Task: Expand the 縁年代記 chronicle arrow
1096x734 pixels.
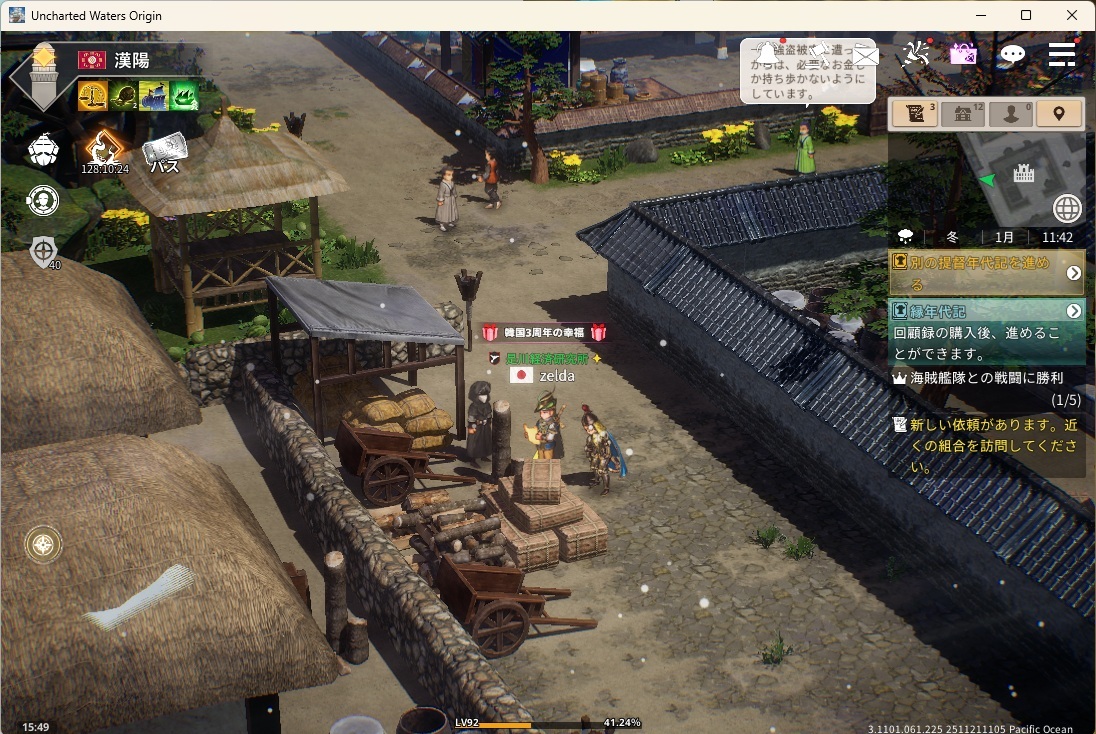Action: [1074, 311]
